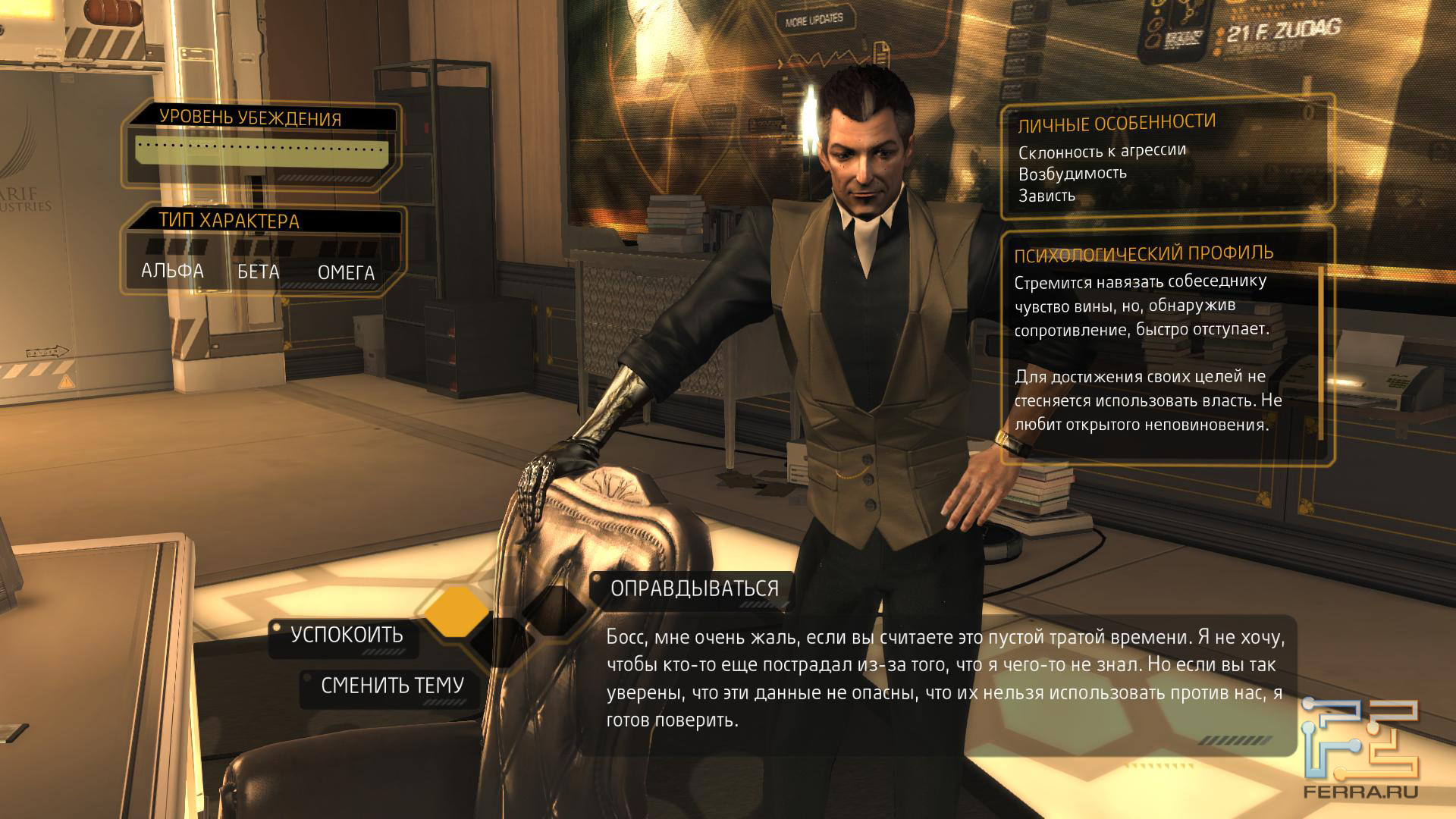Choose the УСПОКОИТЬ dialogue response
This screenshot has width=1456, height=819.
click(x=347, y=635)
